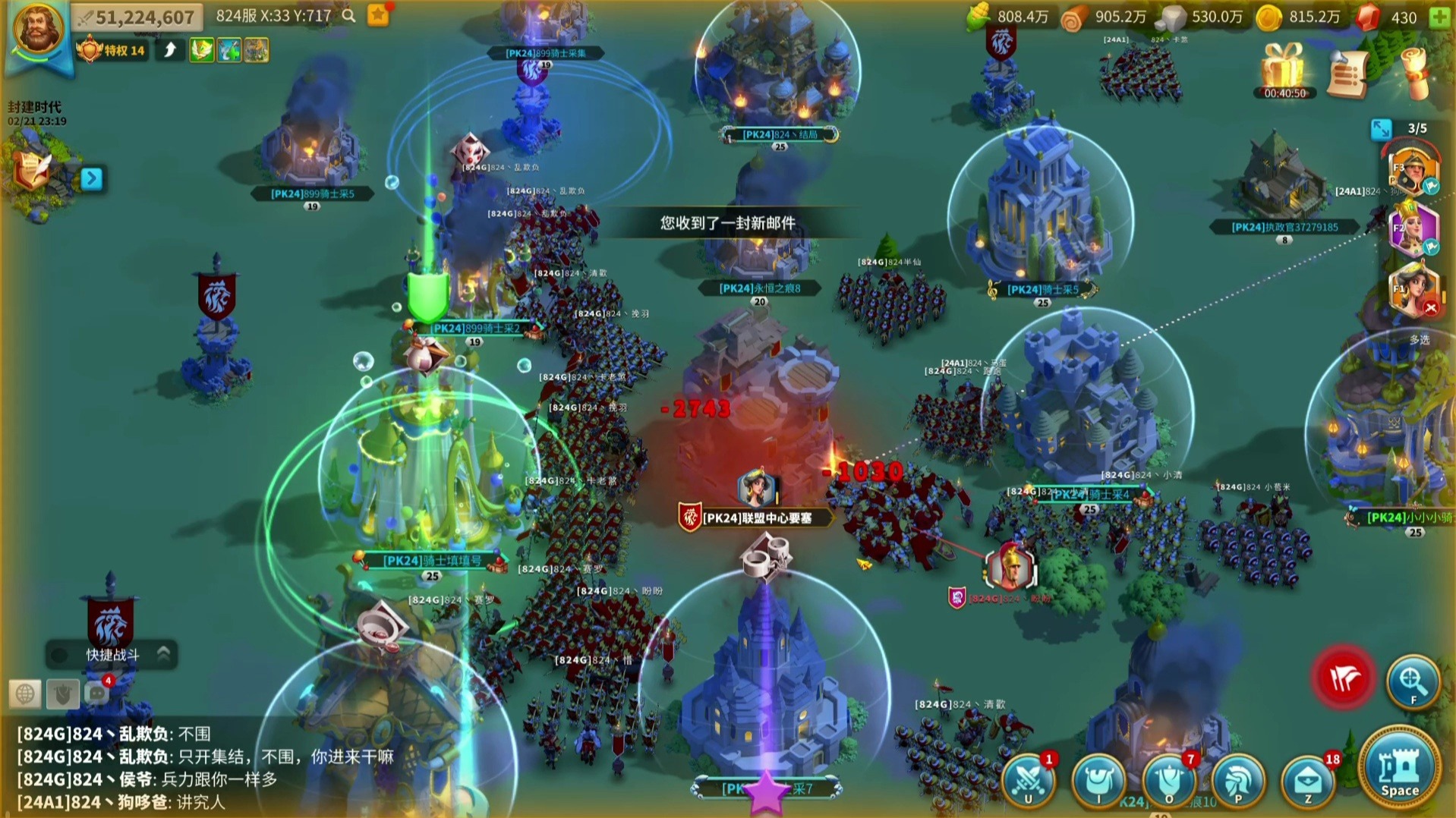Open the rolled parchment scroll with red ribbon
1456x818 pixels.
(x=1414, y=74)
